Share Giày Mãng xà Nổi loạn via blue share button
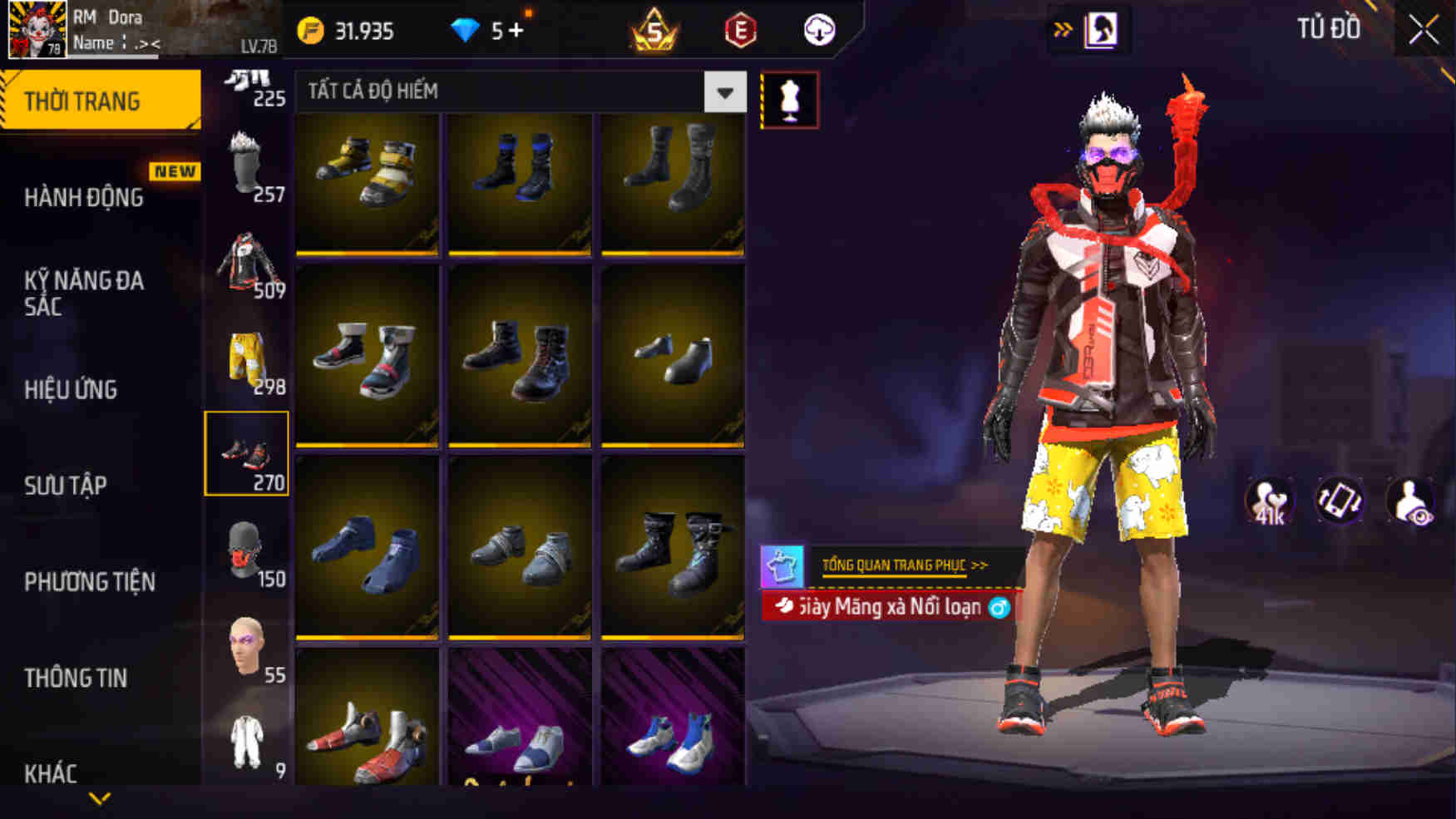 click(x=999, y=608)
